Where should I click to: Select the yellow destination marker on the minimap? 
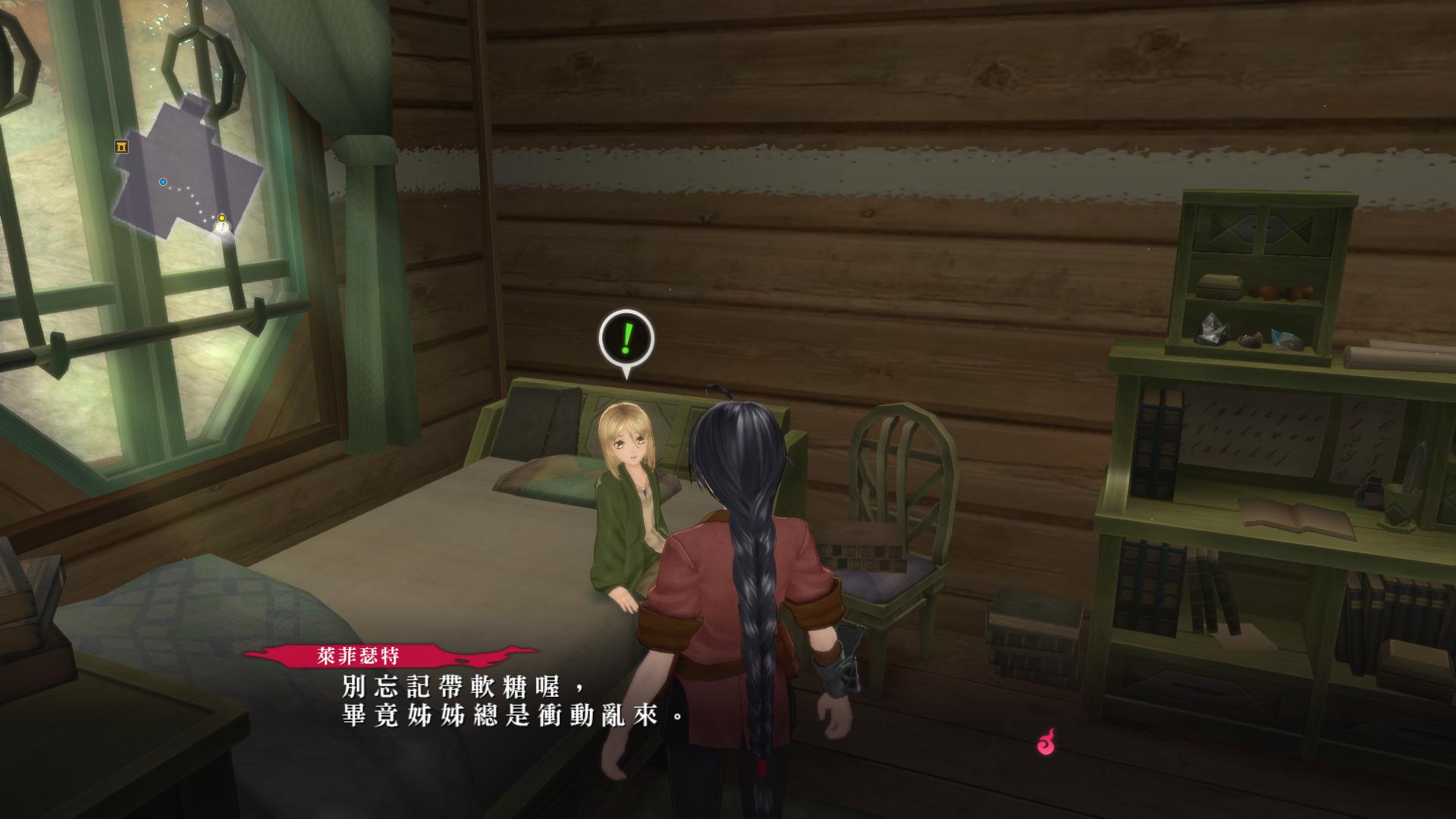[x=221, y=217]
